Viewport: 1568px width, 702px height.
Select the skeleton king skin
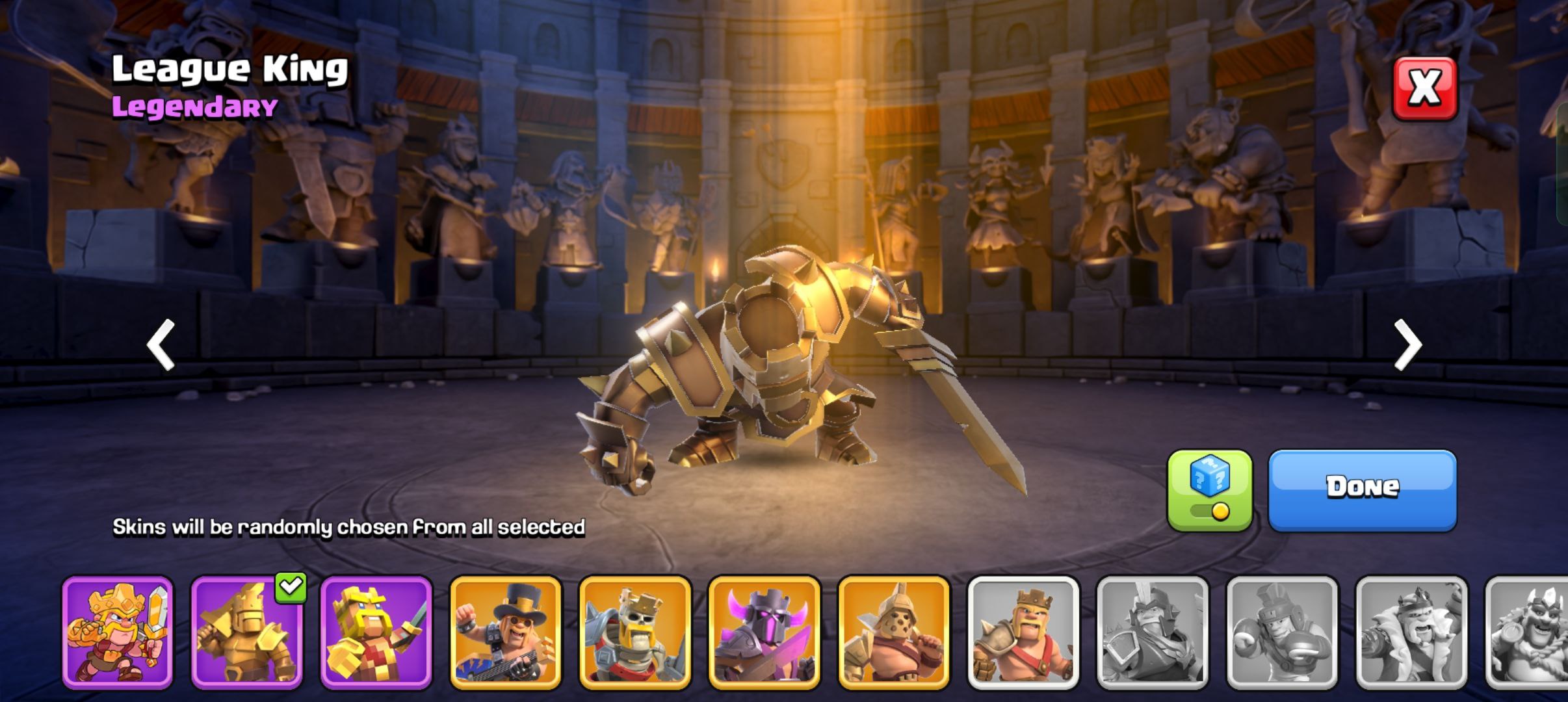(x=634, y=632)
